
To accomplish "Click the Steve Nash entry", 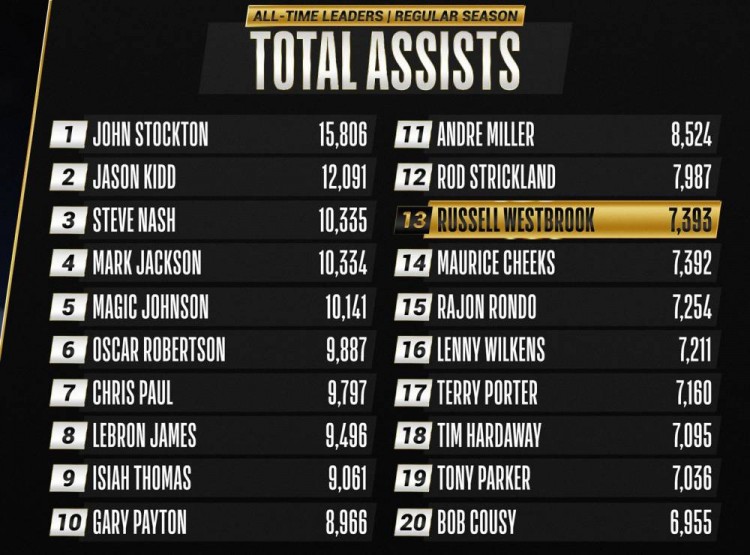I will [210, 220].
